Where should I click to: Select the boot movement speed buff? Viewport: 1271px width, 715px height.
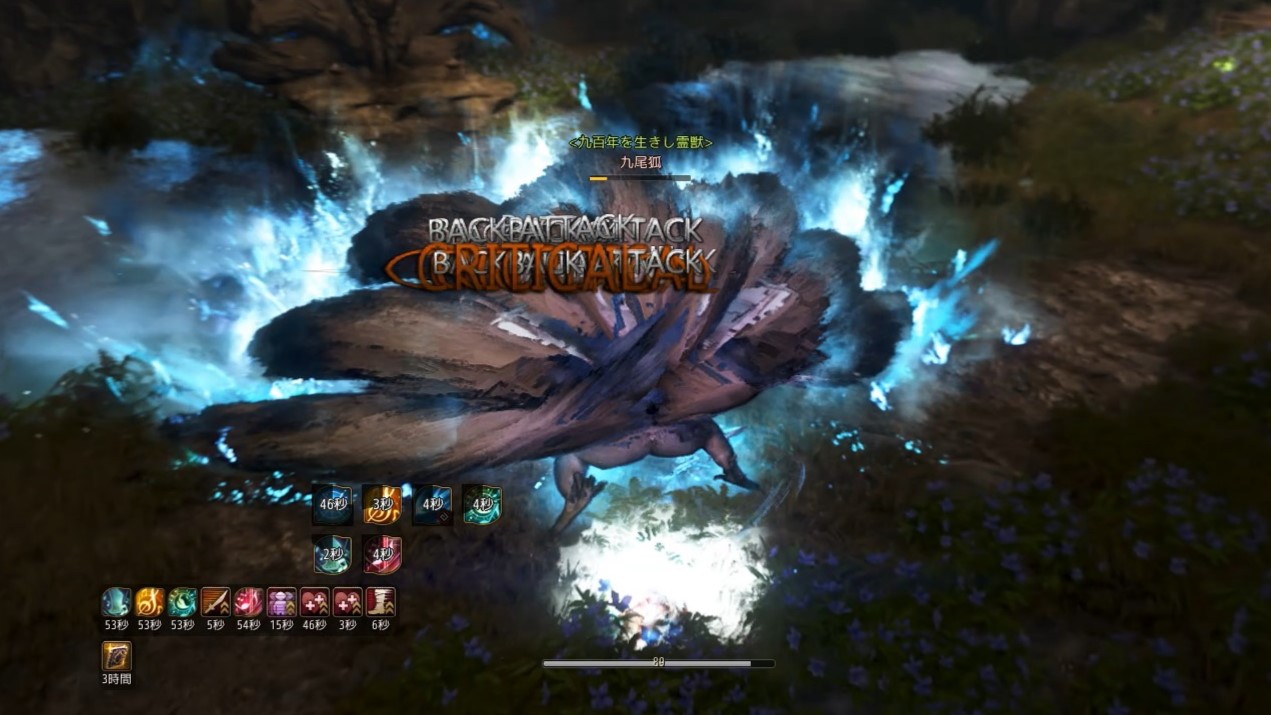[x=381, y=602]
